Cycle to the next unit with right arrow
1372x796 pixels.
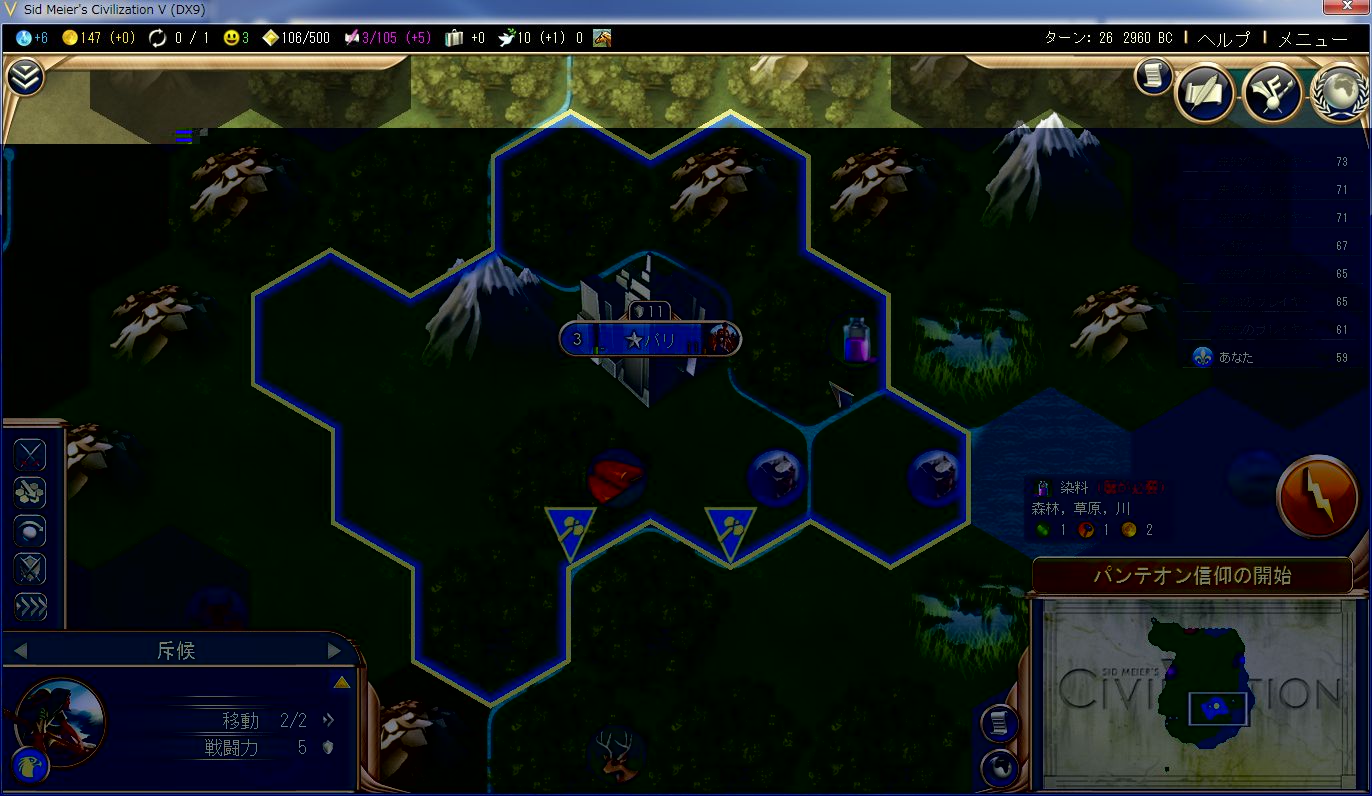point(335,652)
